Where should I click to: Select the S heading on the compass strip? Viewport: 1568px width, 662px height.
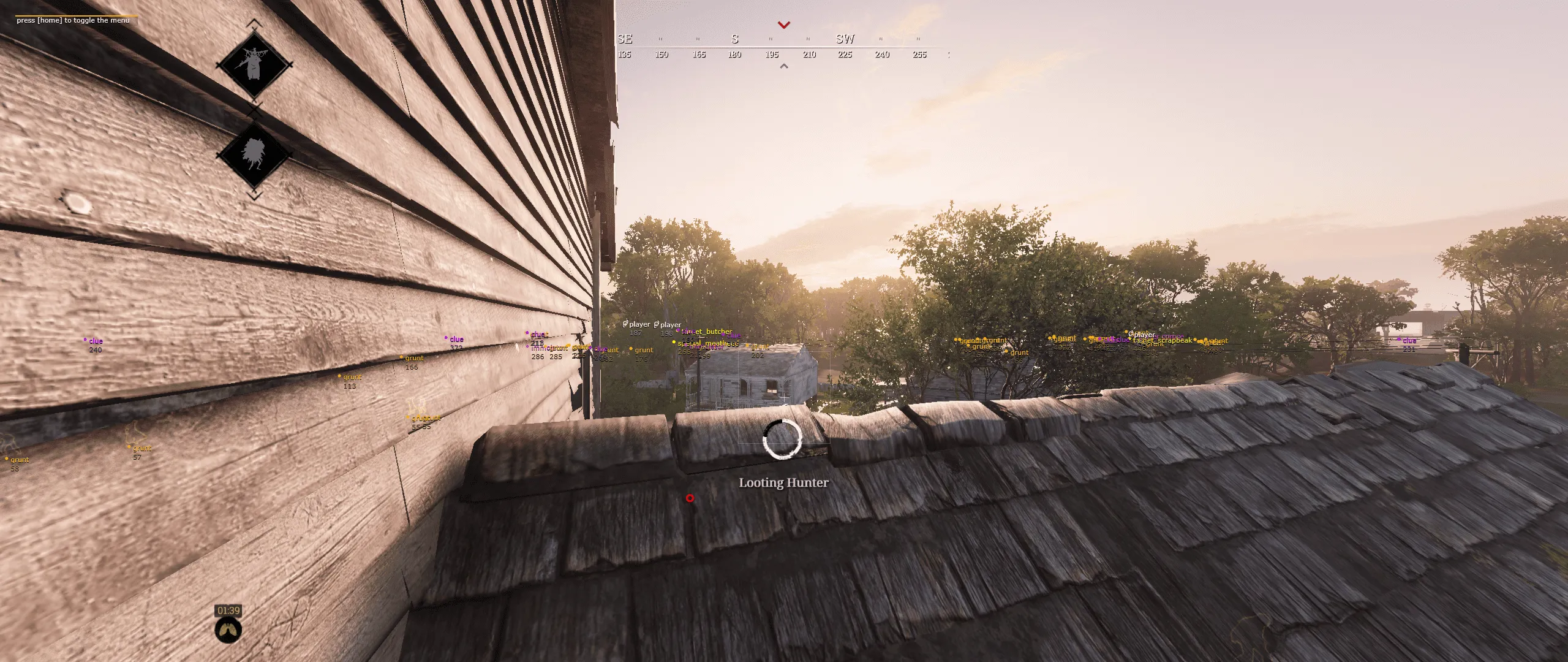734,39
